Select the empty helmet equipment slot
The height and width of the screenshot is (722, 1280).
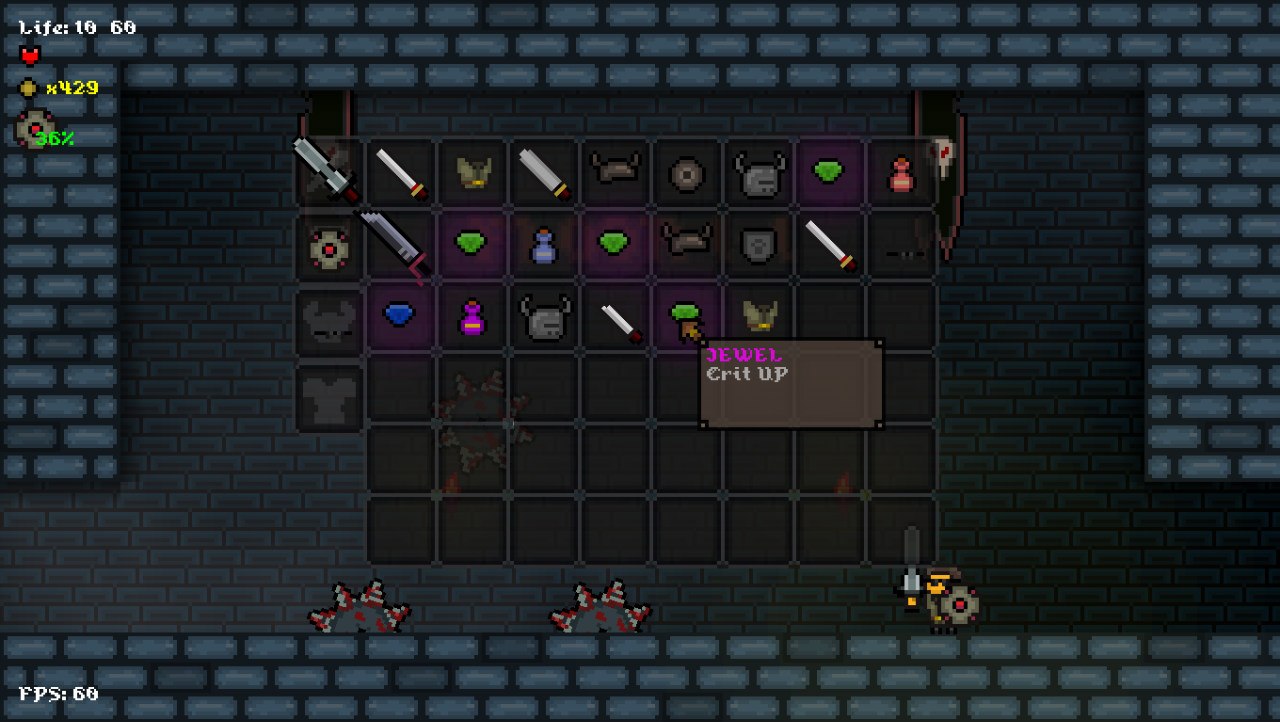tap(329, 322)
